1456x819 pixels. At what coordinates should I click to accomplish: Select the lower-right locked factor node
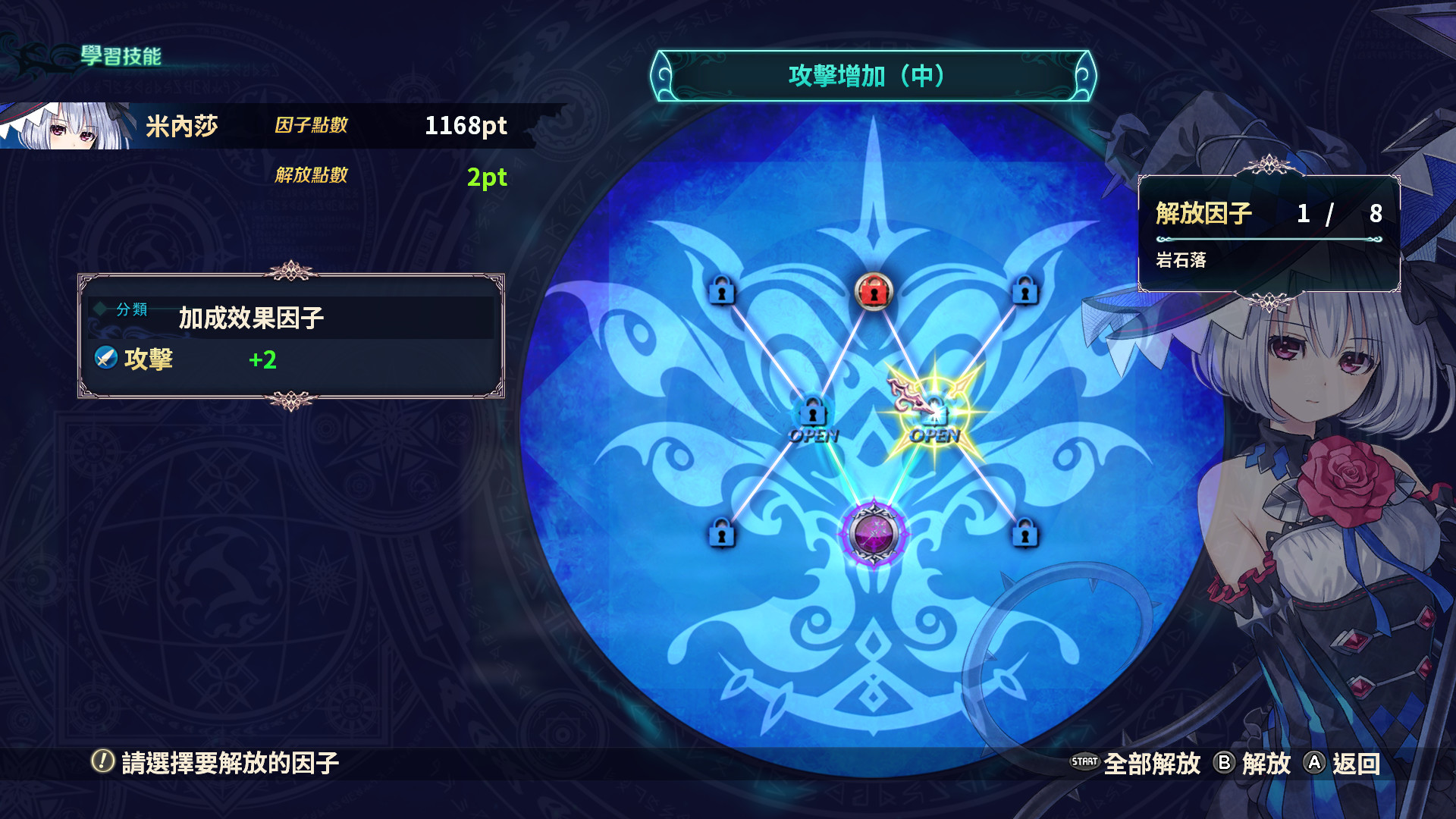(x=1026, y=536)
